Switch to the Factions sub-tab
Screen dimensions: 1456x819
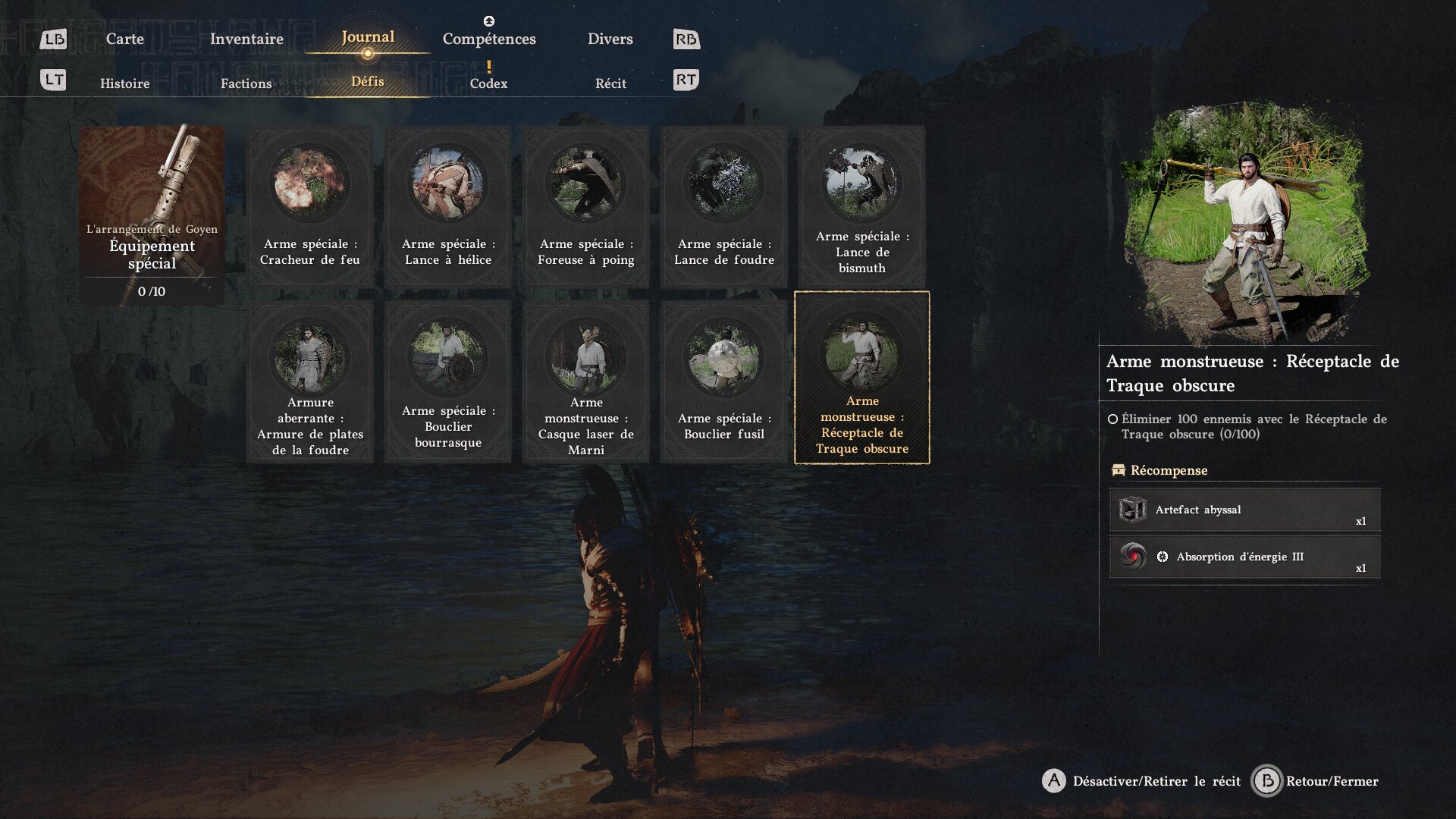[246, 83]
